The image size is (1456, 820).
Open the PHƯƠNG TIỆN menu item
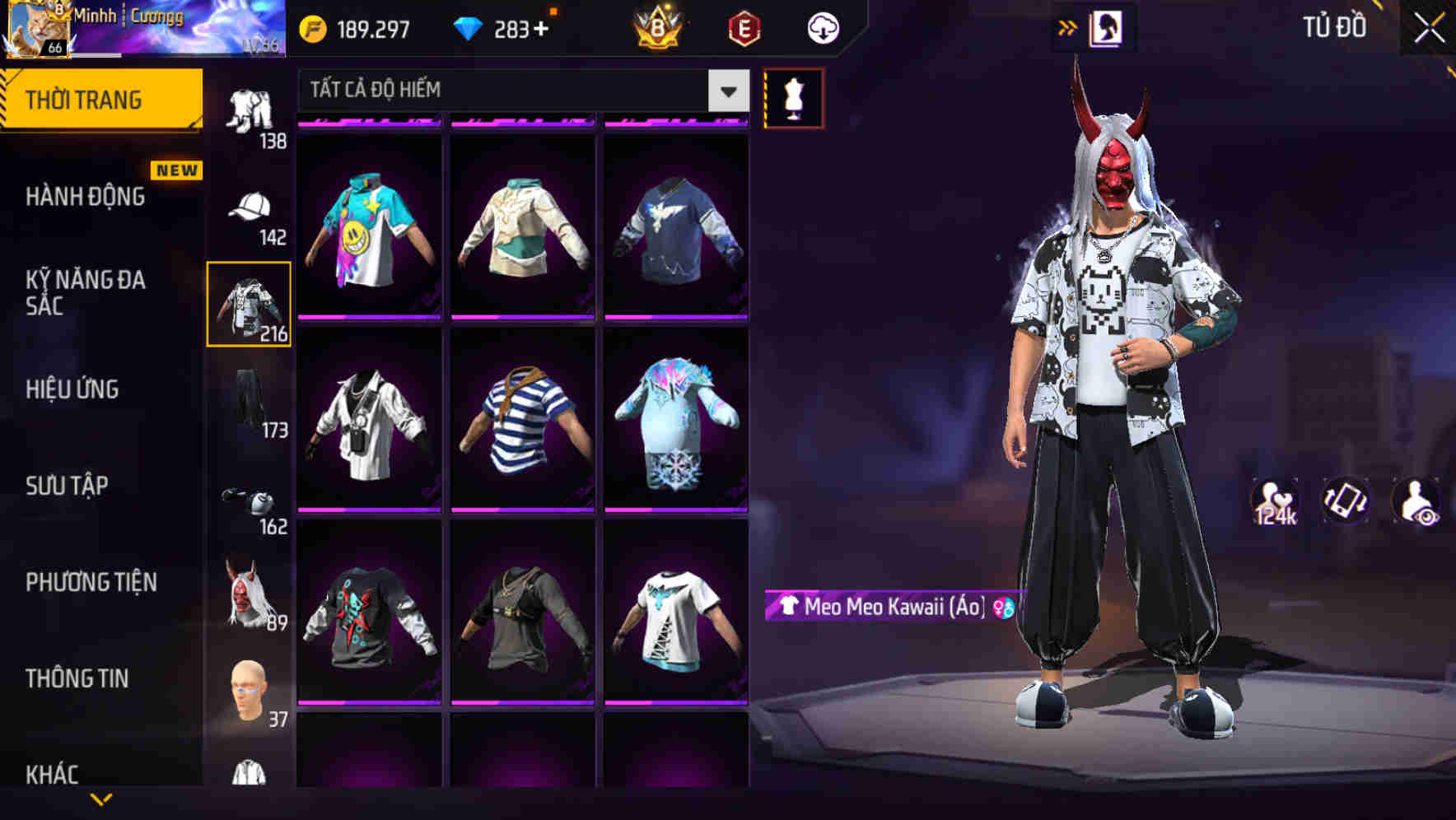click(x=91, y=581)
